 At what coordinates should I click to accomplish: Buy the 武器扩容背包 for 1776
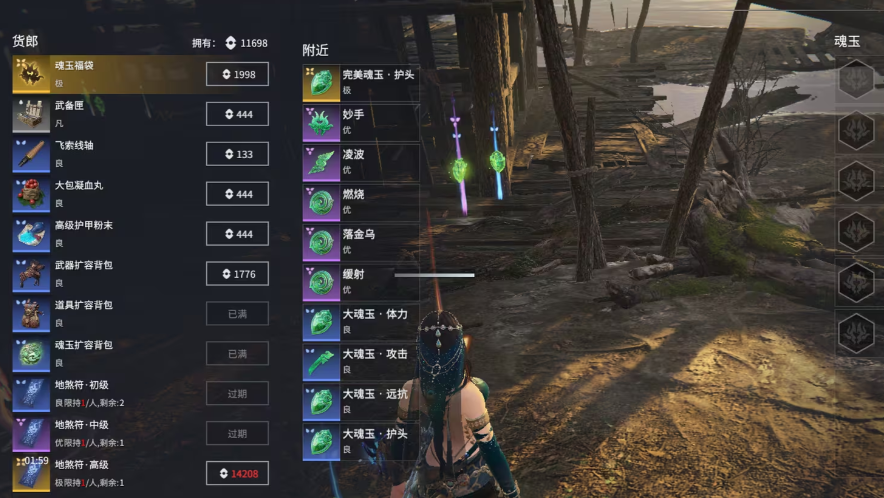click(x=237, y=274)
